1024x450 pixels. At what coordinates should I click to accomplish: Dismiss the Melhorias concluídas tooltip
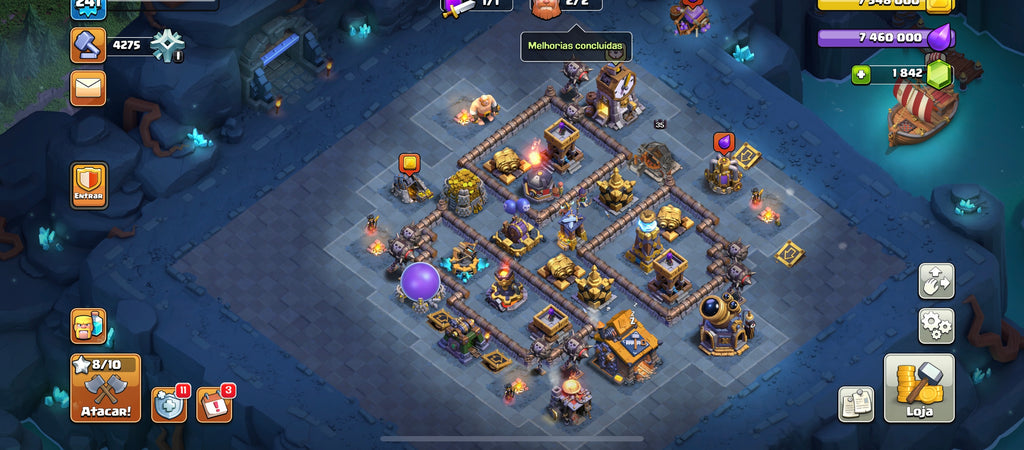click(x=575, y=46)
